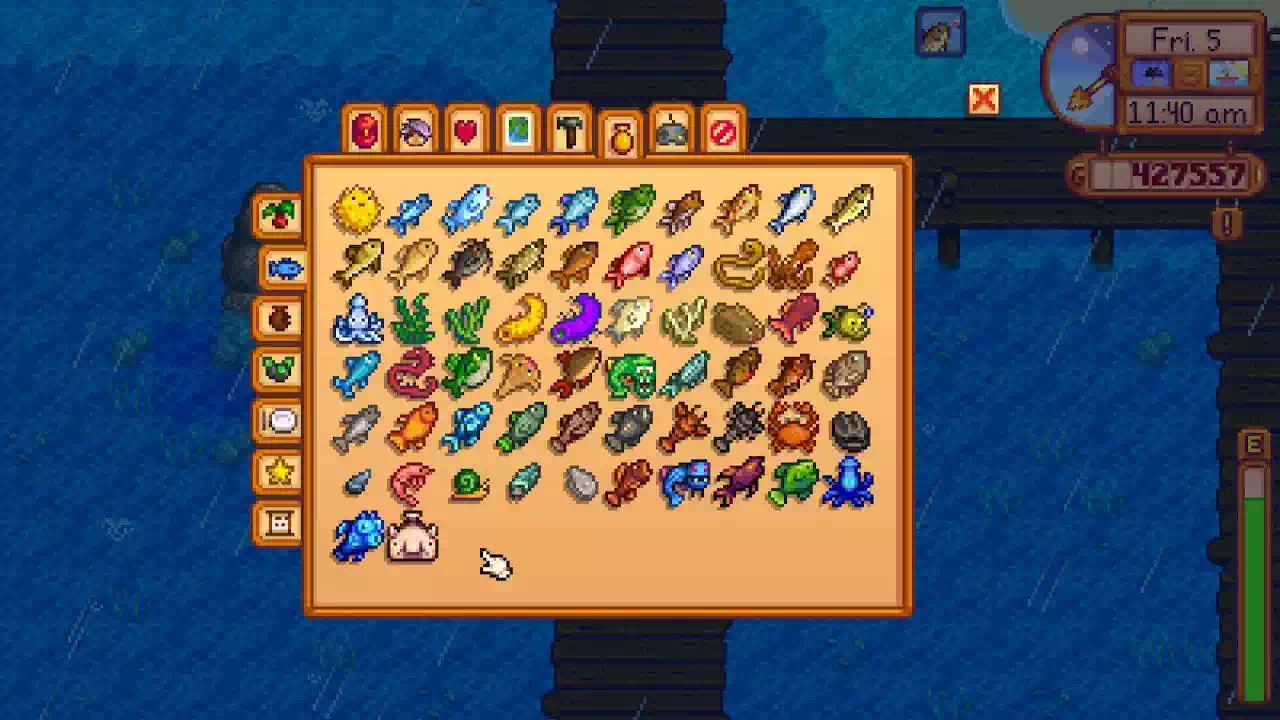Switch to the social tab with the heart
The width and height of the screenshot is (1280, 720).
coord(466,131)
